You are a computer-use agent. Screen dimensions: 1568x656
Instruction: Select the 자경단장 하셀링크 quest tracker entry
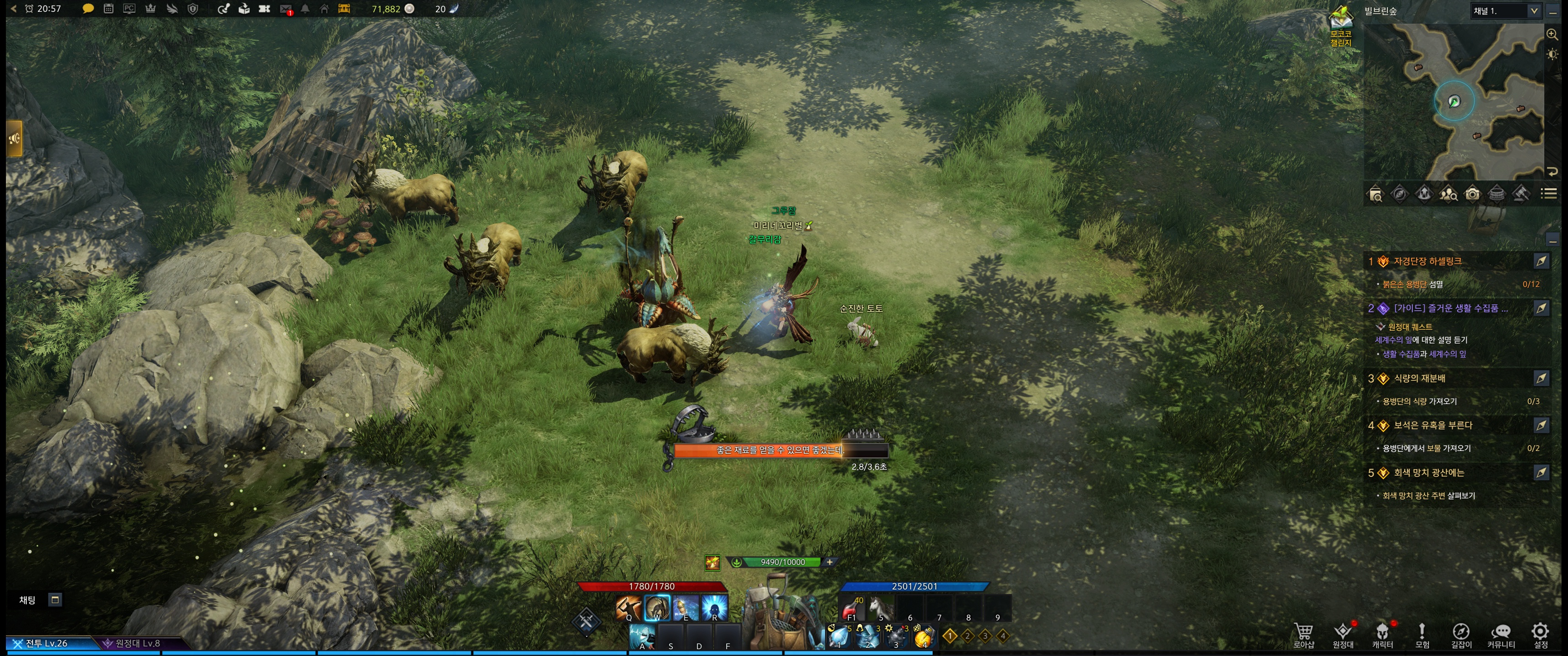click(x=1427, y=261)
